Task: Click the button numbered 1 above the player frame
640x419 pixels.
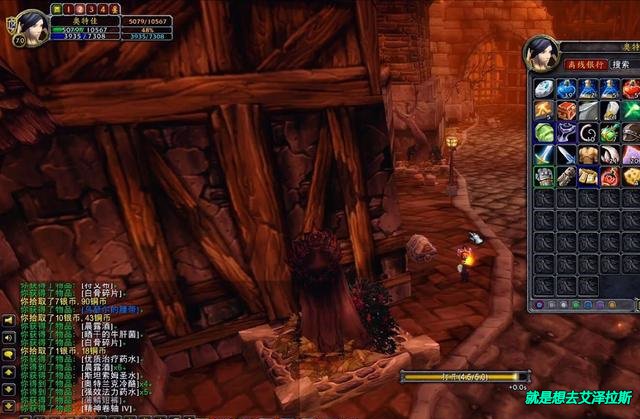Action: tap(68, 8)
